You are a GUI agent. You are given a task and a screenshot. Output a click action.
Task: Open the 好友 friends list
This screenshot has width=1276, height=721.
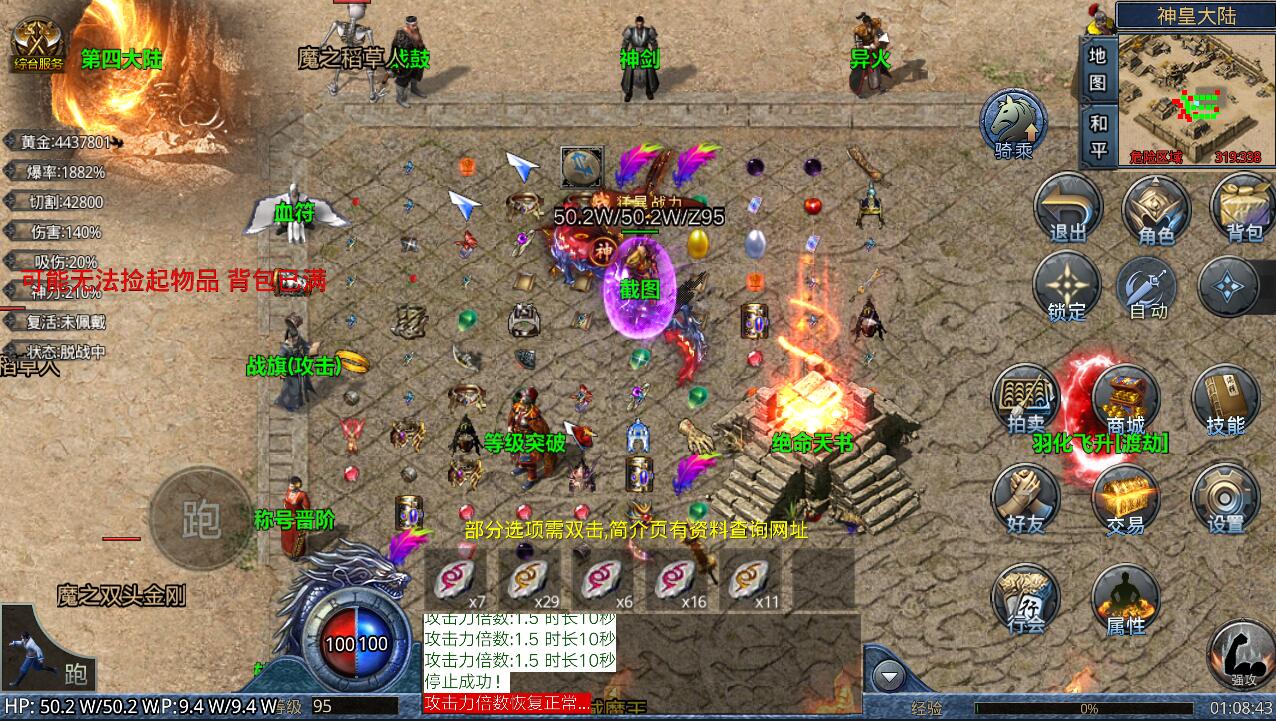1026,499
